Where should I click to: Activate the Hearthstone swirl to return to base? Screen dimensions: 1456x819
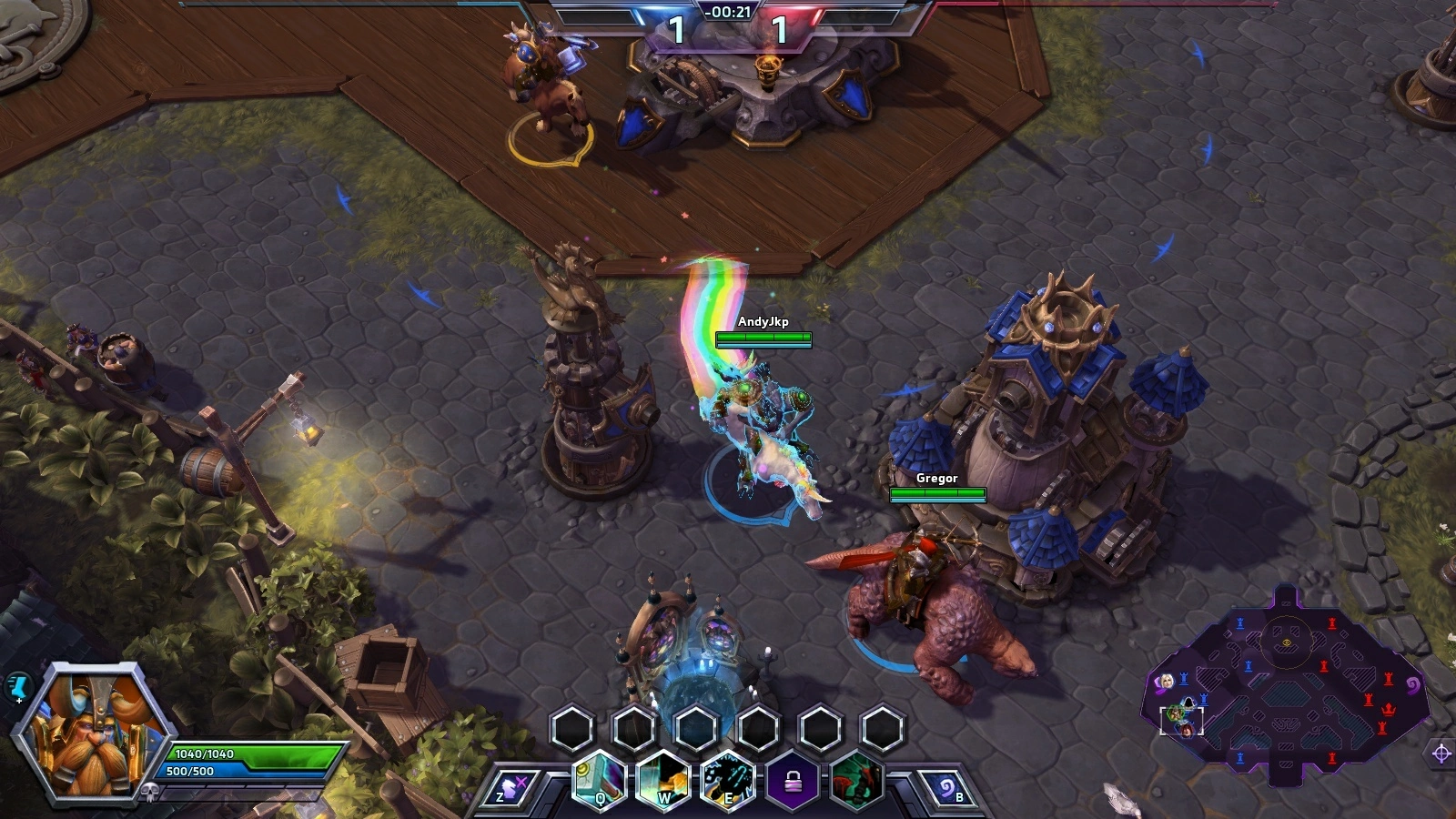click(x=948, y=788)
